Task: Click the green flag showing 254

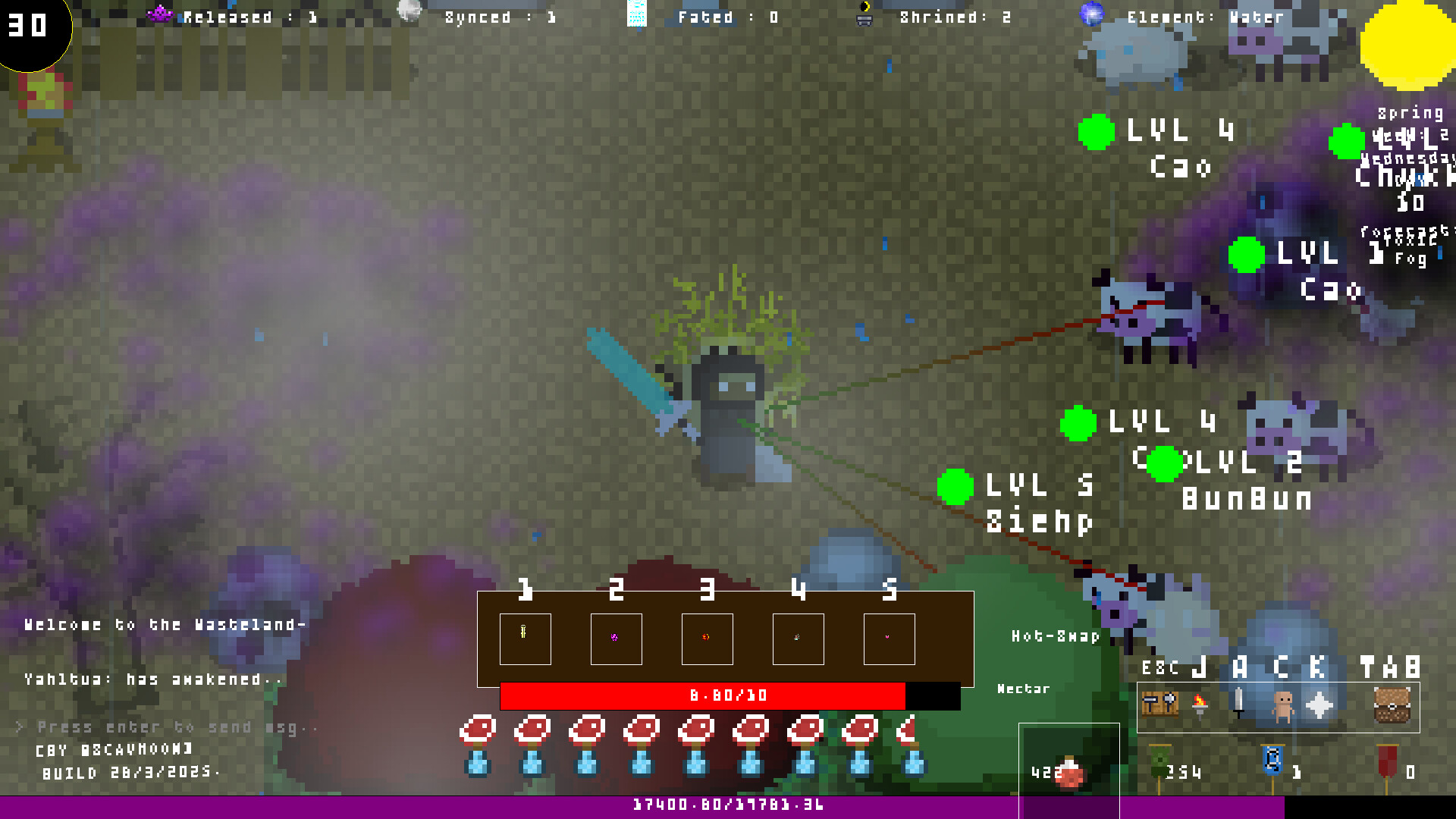Action: coord(1159,761)
